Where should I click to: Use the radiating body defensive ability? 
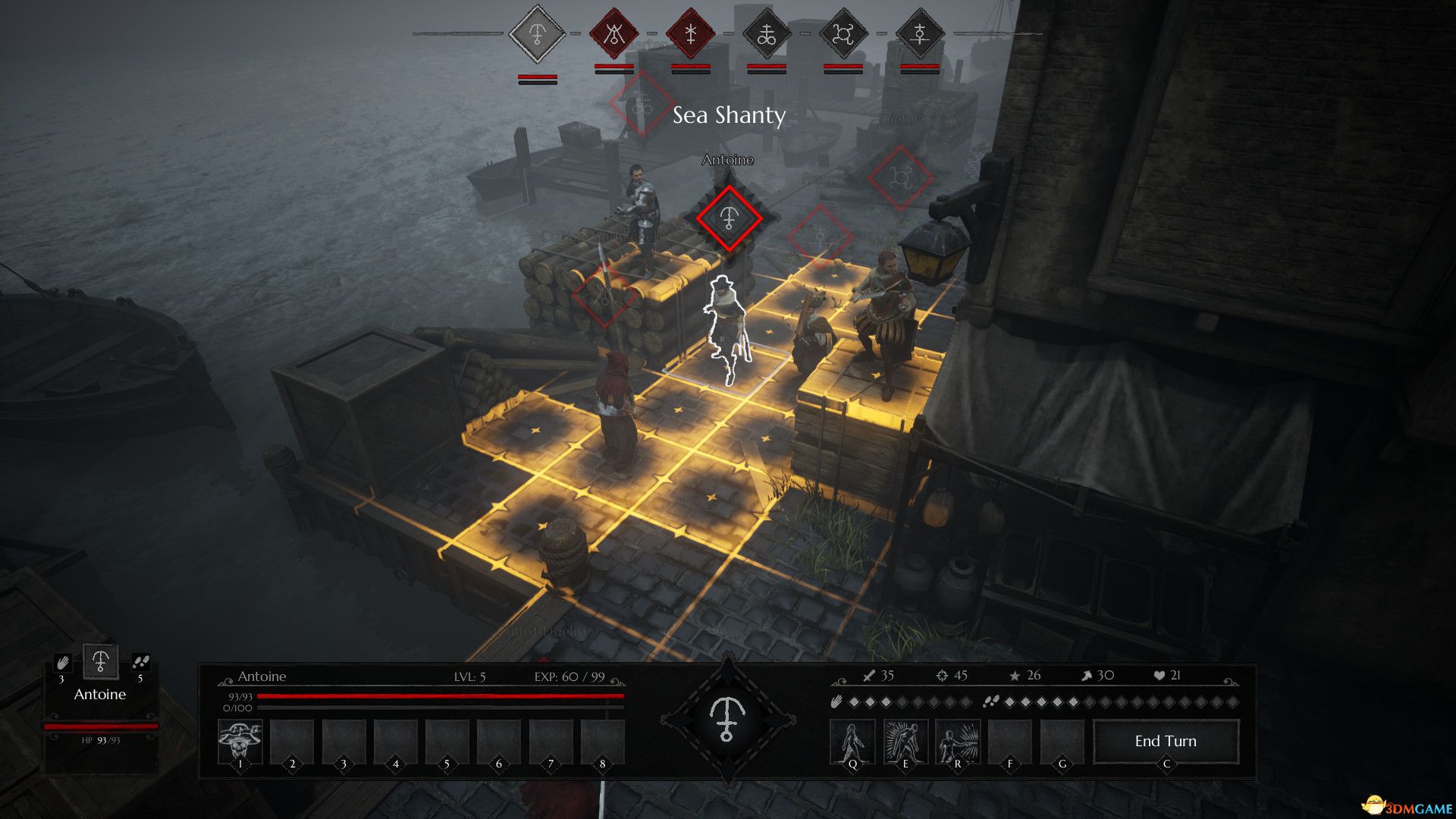905,741
